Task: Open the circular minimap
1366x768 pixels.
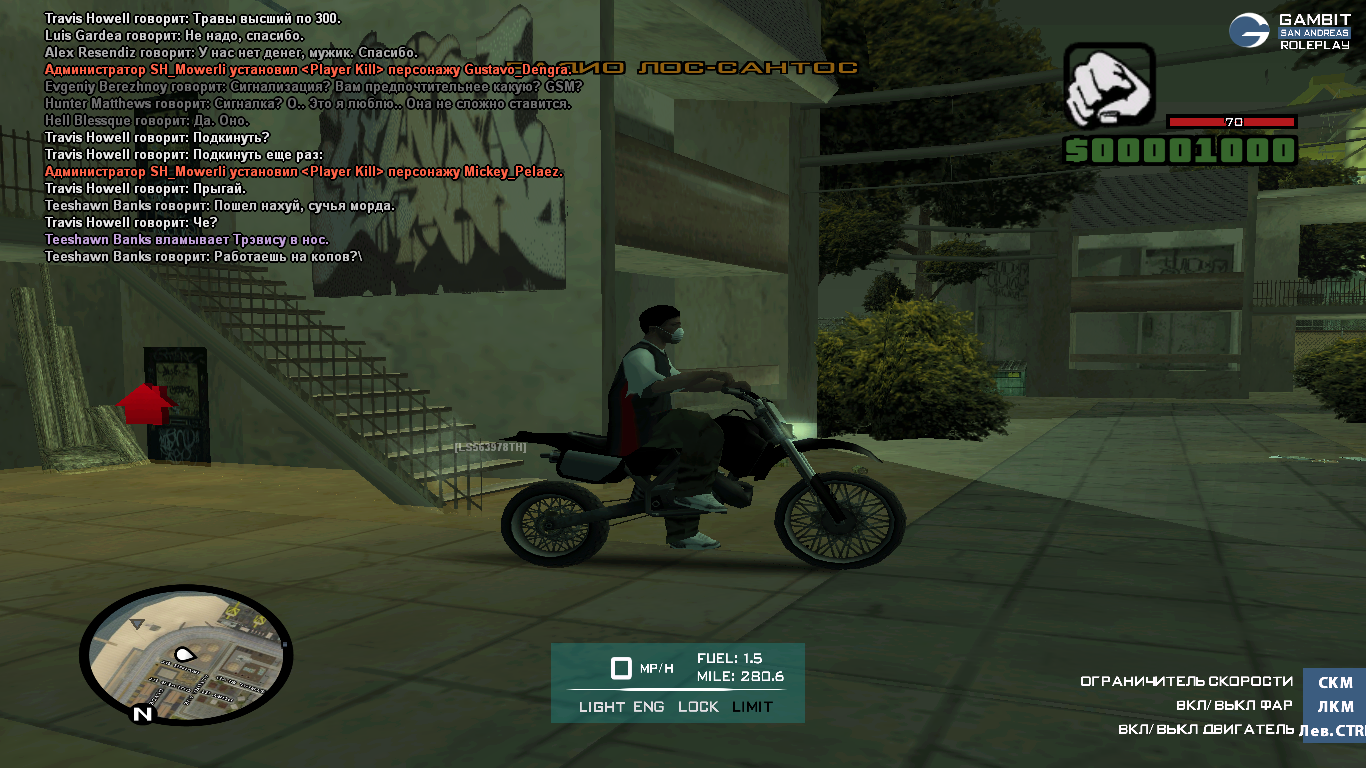Action: (186, 652)
